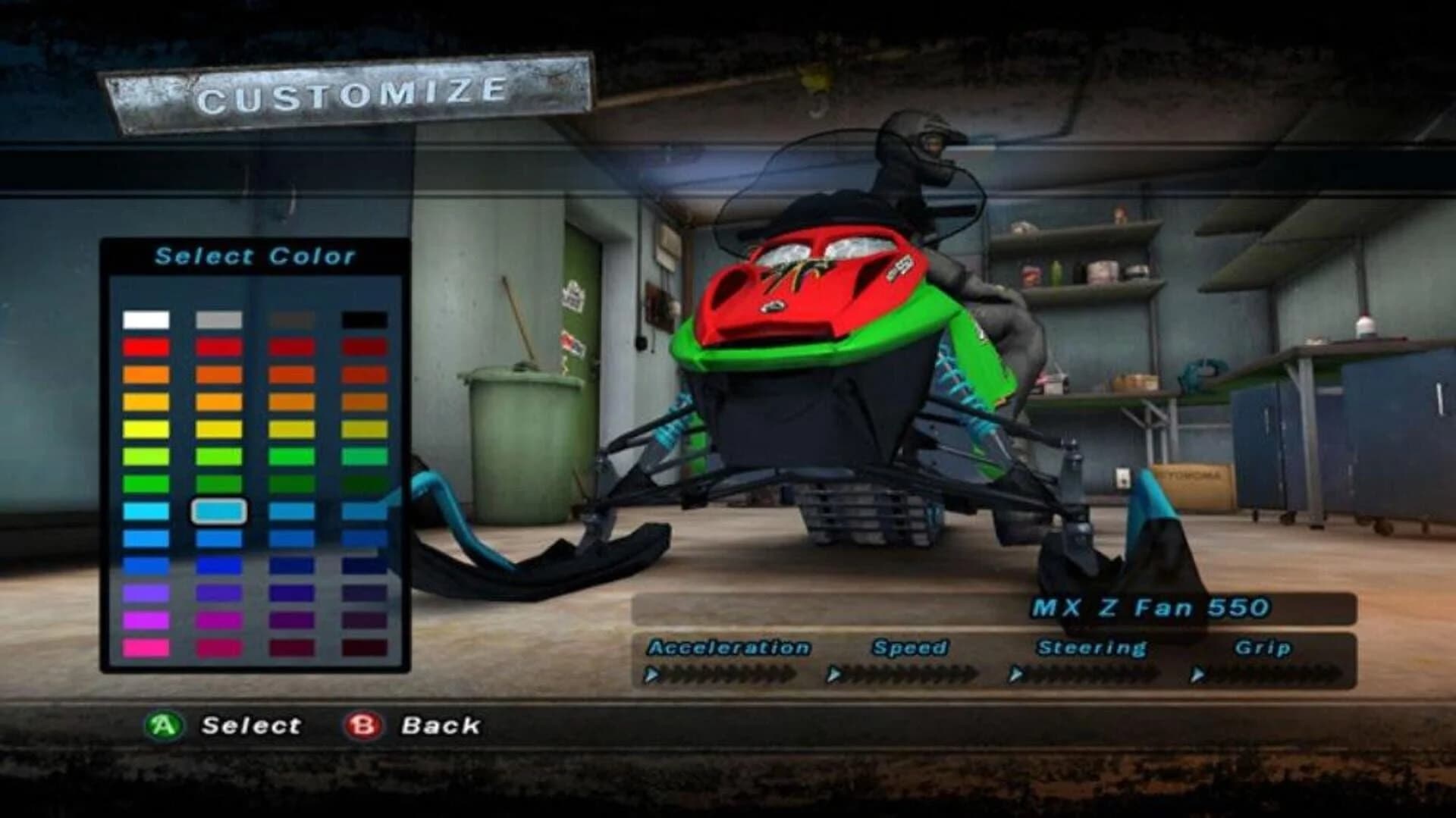The image size is (1456, 818).
Task: Pick the dark green swatch in the fourth column
Action: tap(363, 482)
